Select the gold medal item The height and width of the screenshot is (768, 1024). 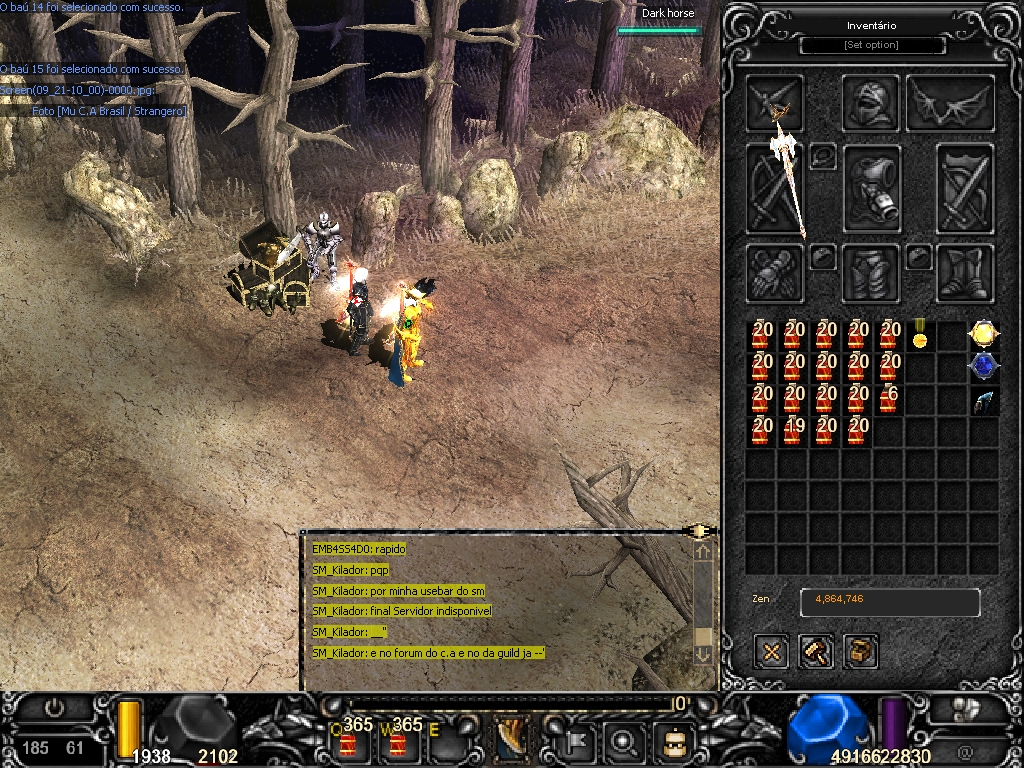919,335
